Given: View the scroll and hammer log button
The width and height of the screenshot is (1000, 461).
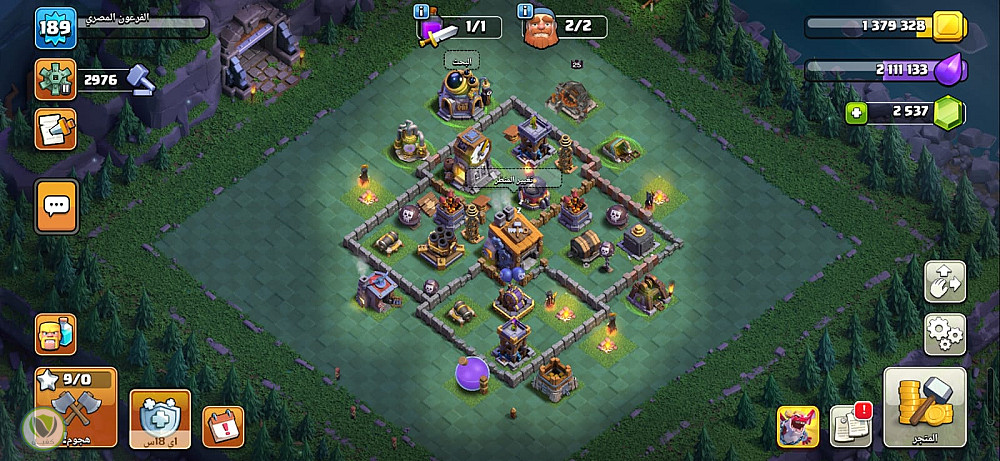Looking at the screenshot, I should (55, 129).
